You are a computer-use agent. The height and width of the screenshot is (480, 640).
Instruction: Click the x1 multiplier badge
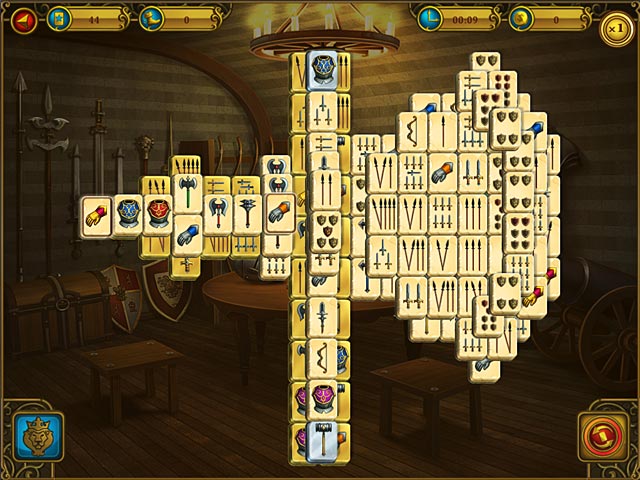pyautogui.click(x=616, y=28)
